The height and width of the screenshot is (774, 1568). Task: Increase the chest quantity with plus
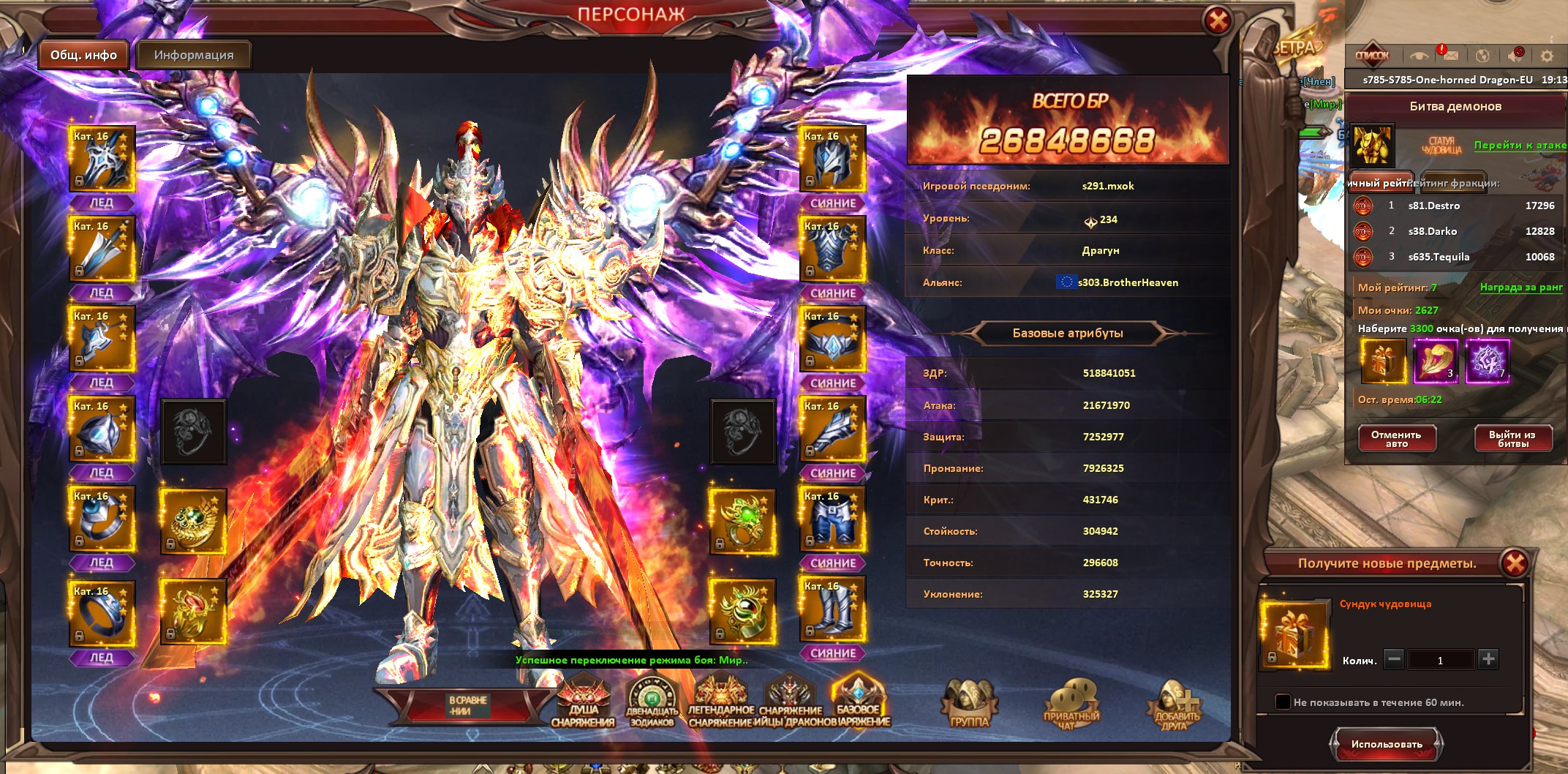(1488, 659)
